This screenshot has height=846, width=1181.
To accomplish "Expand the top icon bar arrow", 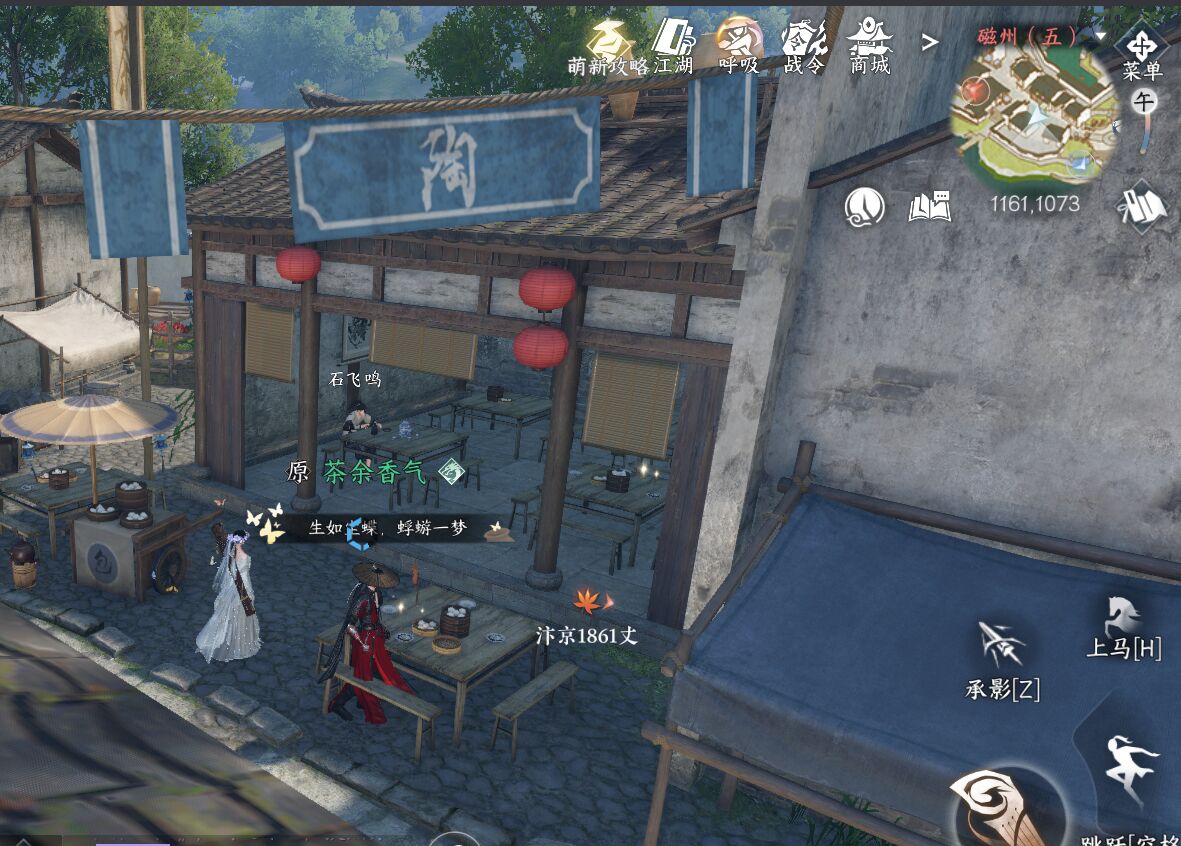I will [930, 42].
